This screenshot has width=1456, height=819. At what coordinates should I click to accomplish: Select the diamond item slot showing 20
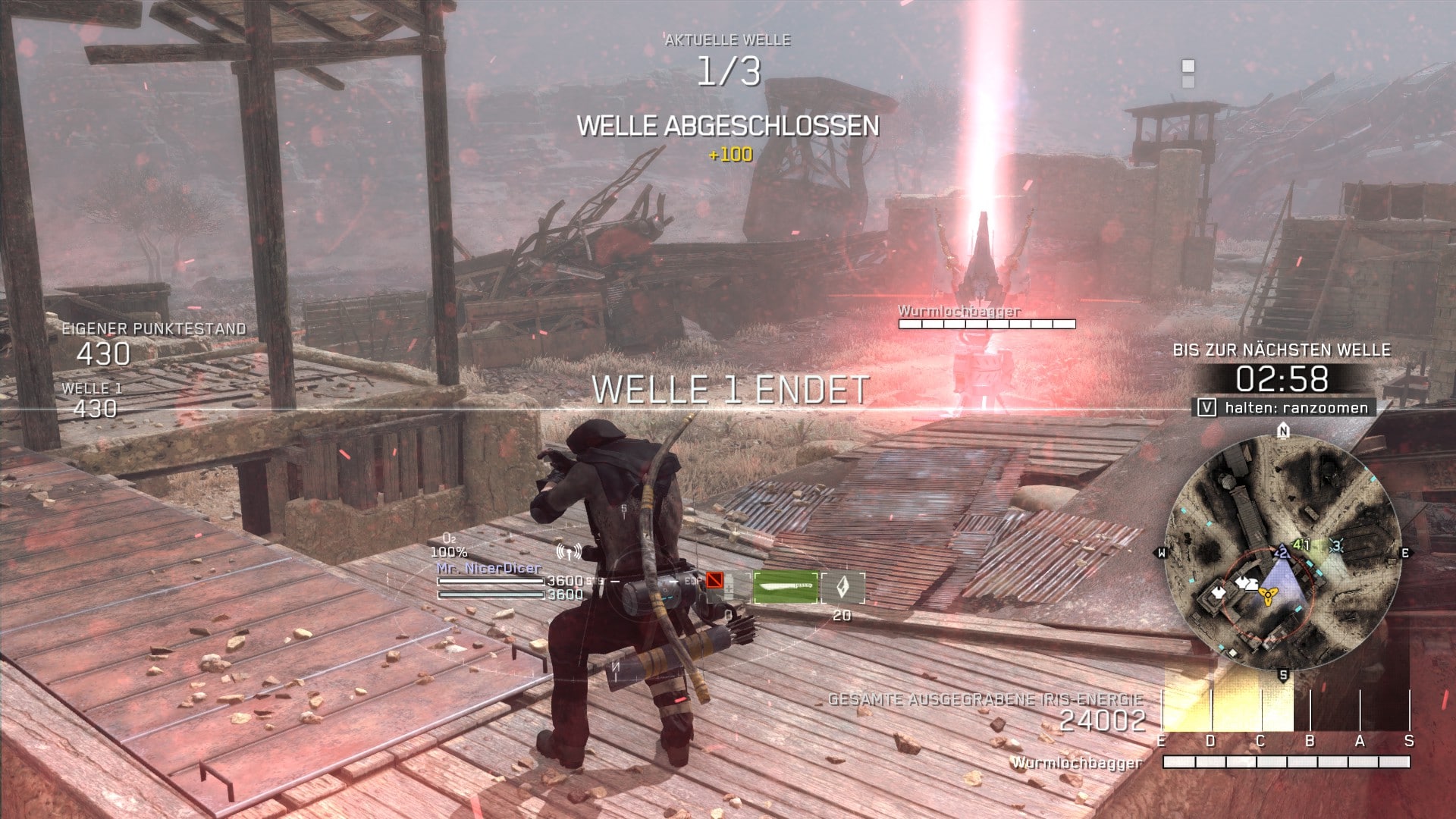[843, 588]
